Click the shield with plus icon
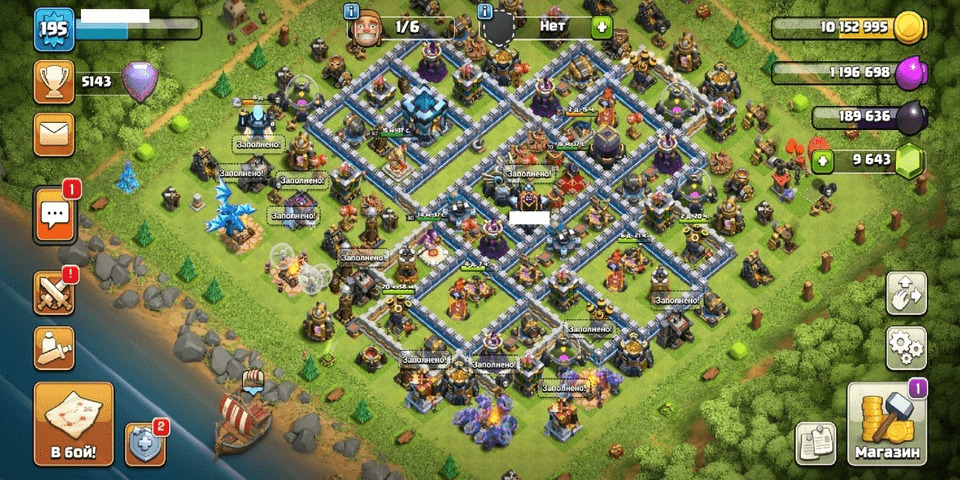The image size is (960, 480). (x=144, y=443)
